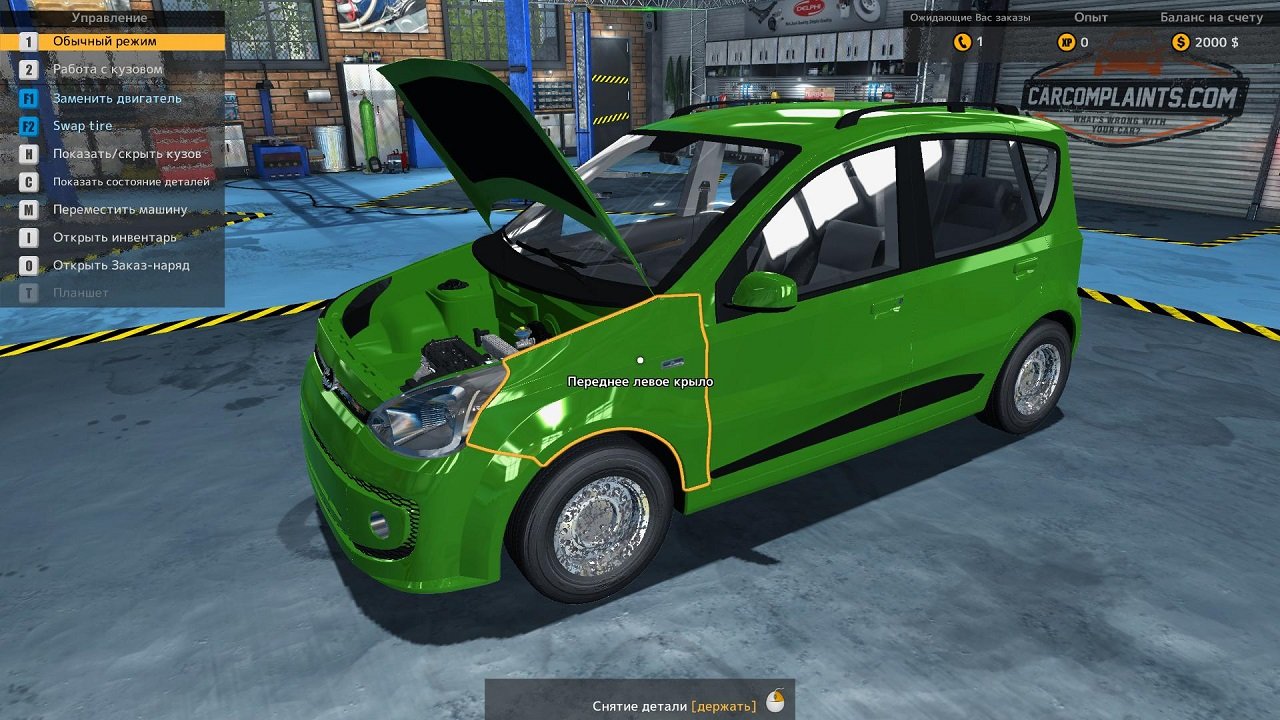
Task: Select Работа с кузовом mode
Action: coord(105,71)
